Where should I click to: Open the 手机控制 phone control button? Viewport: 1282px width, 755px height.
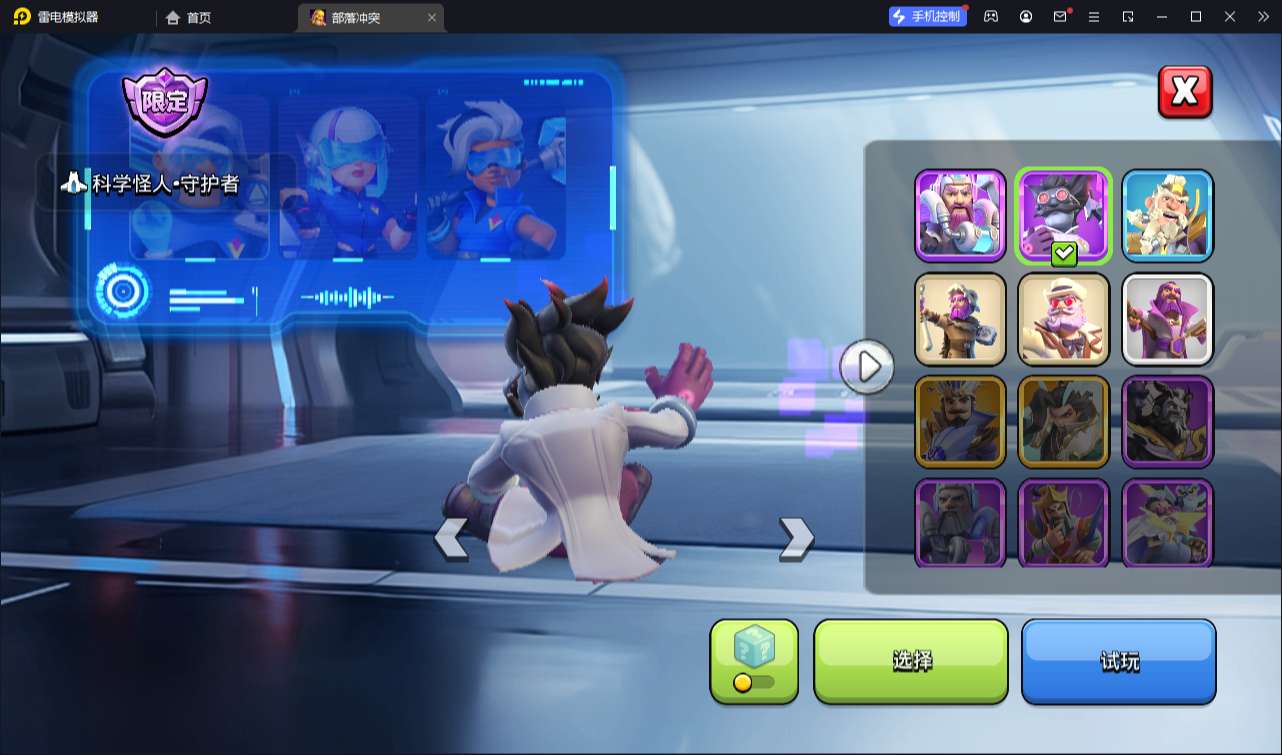[927, 16]
